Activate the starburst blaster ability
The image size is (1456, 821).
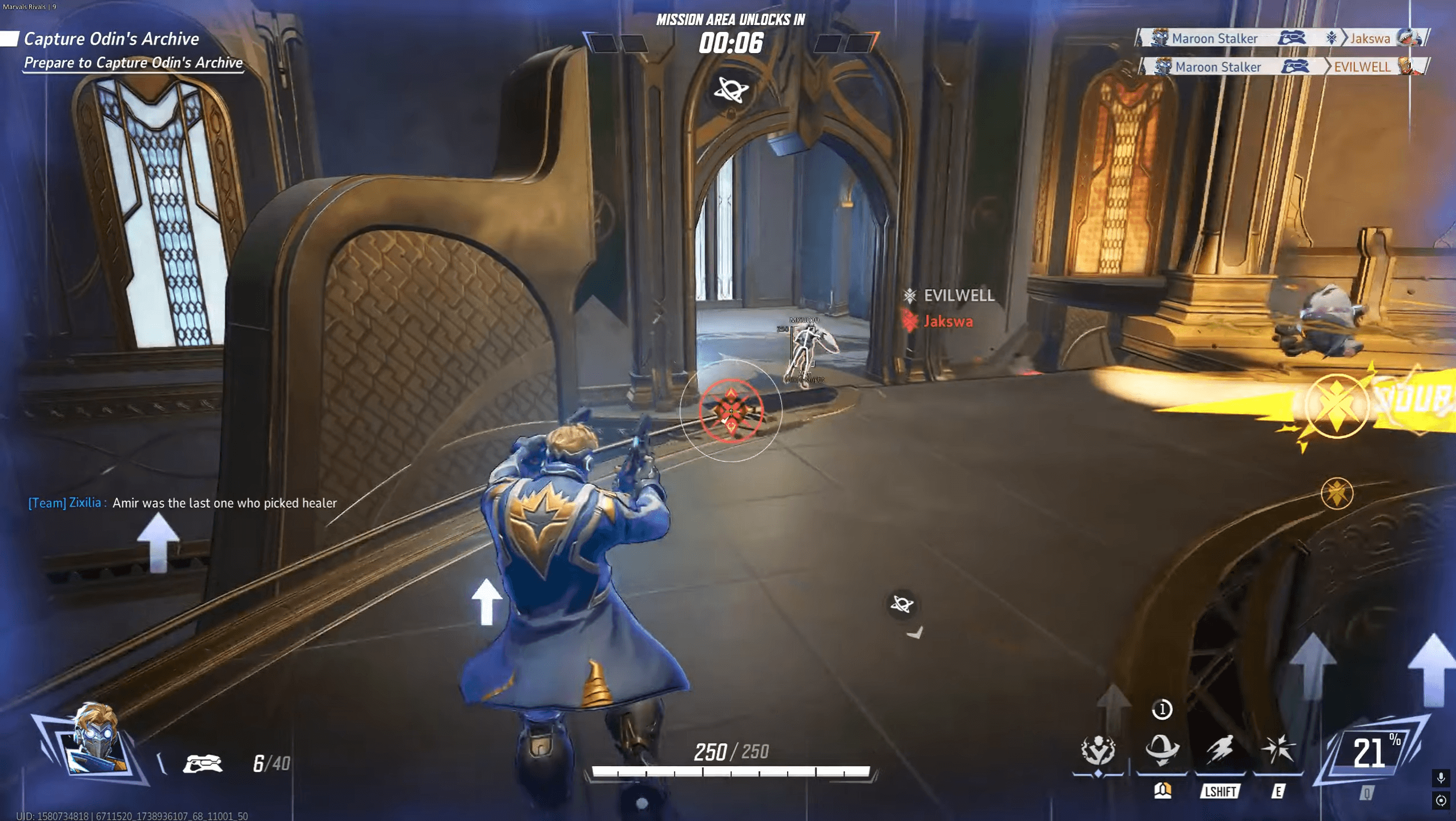1278,750
